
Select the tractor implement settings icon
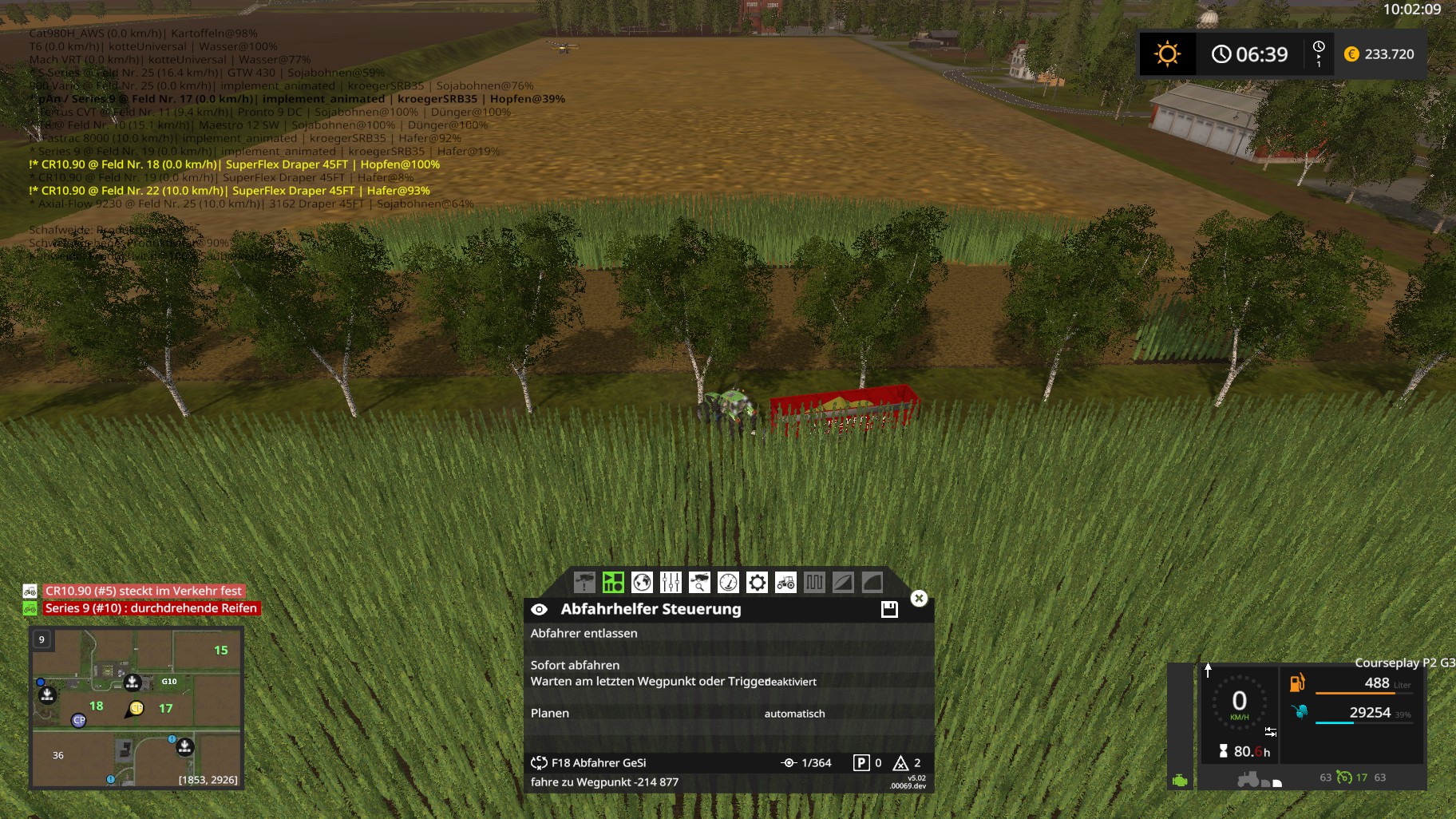coord(785,583)
